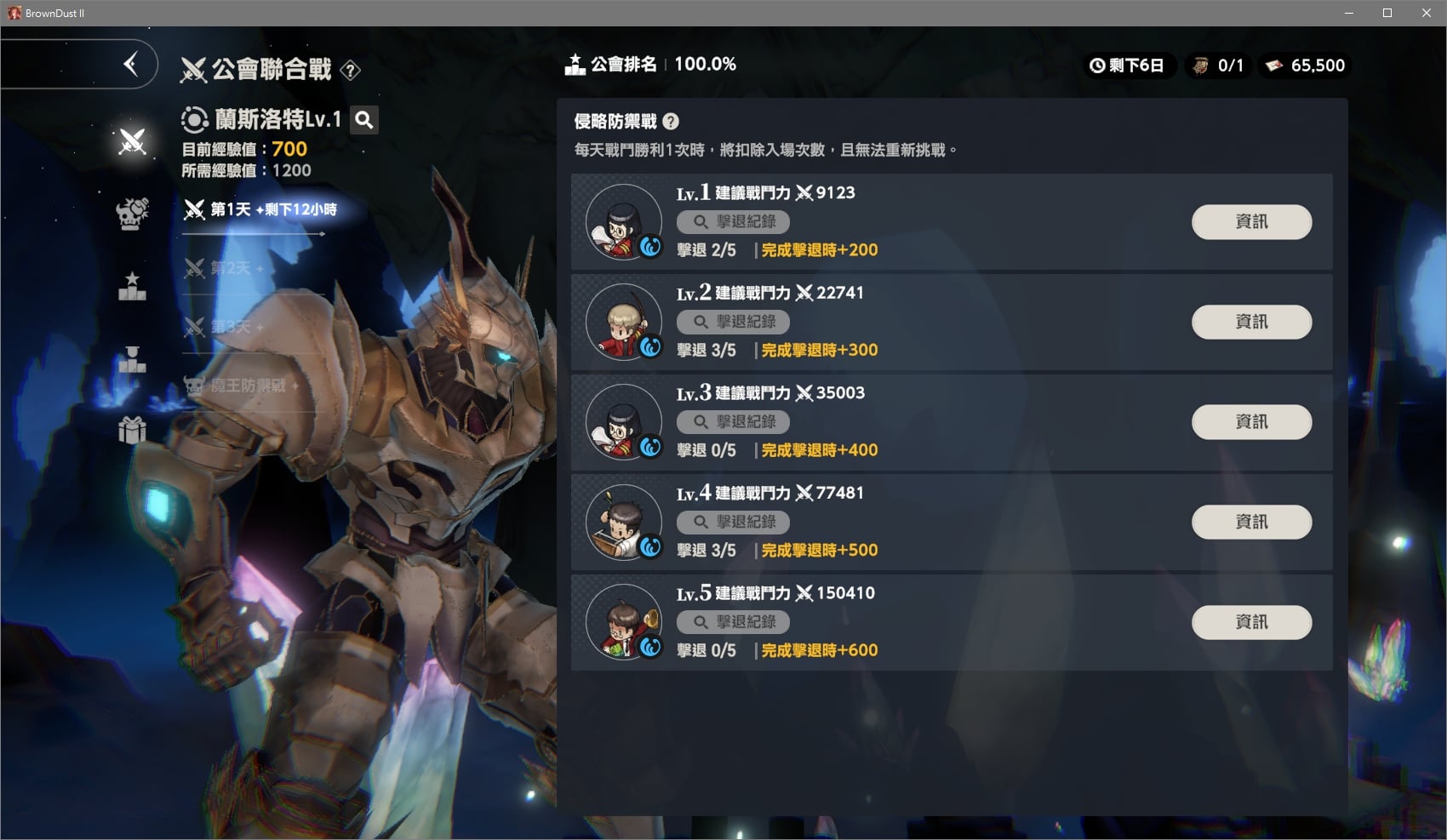The width and height of the screenshot is (1447, 840).
Task: Open 資訊 for the Lv.3 battle
Action: point(1251,422)
